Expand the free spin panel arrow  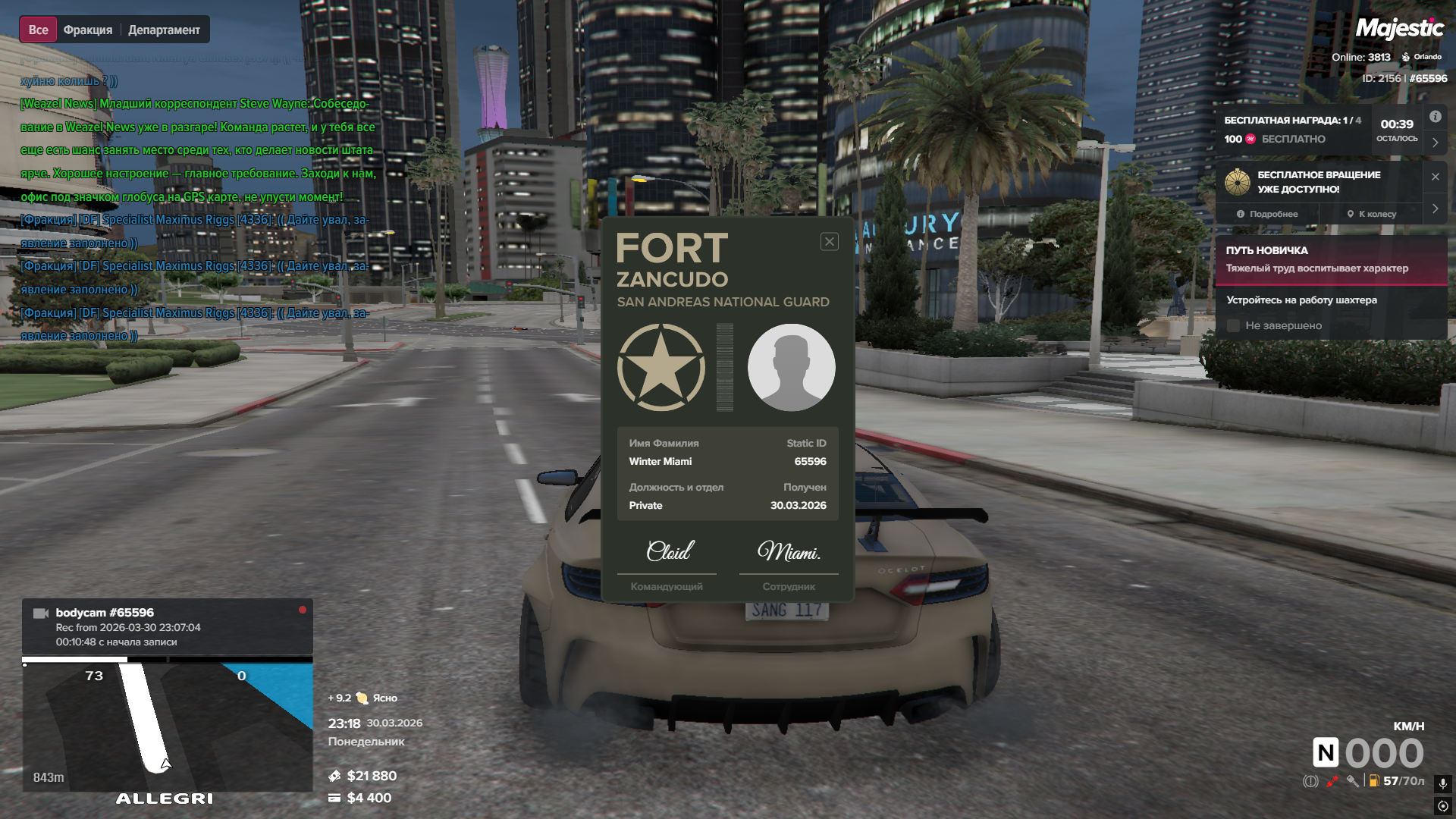pyautogui.click(x=1435, y=209)
